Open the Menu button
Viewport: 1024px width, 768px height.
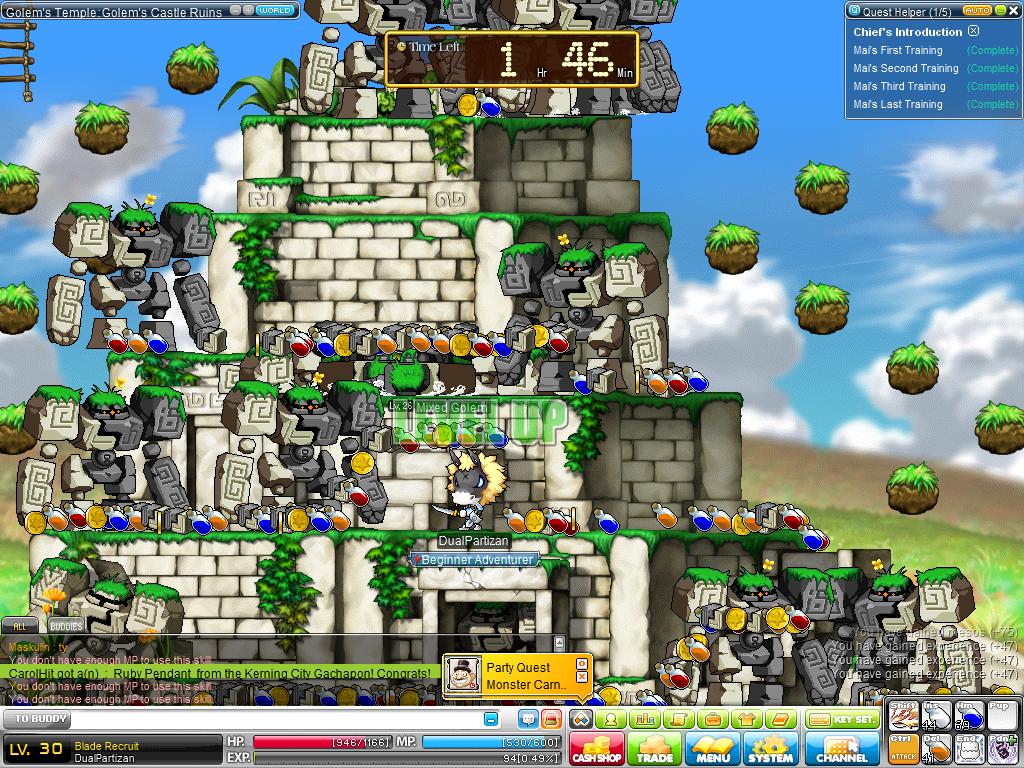(x=713, y=749)
